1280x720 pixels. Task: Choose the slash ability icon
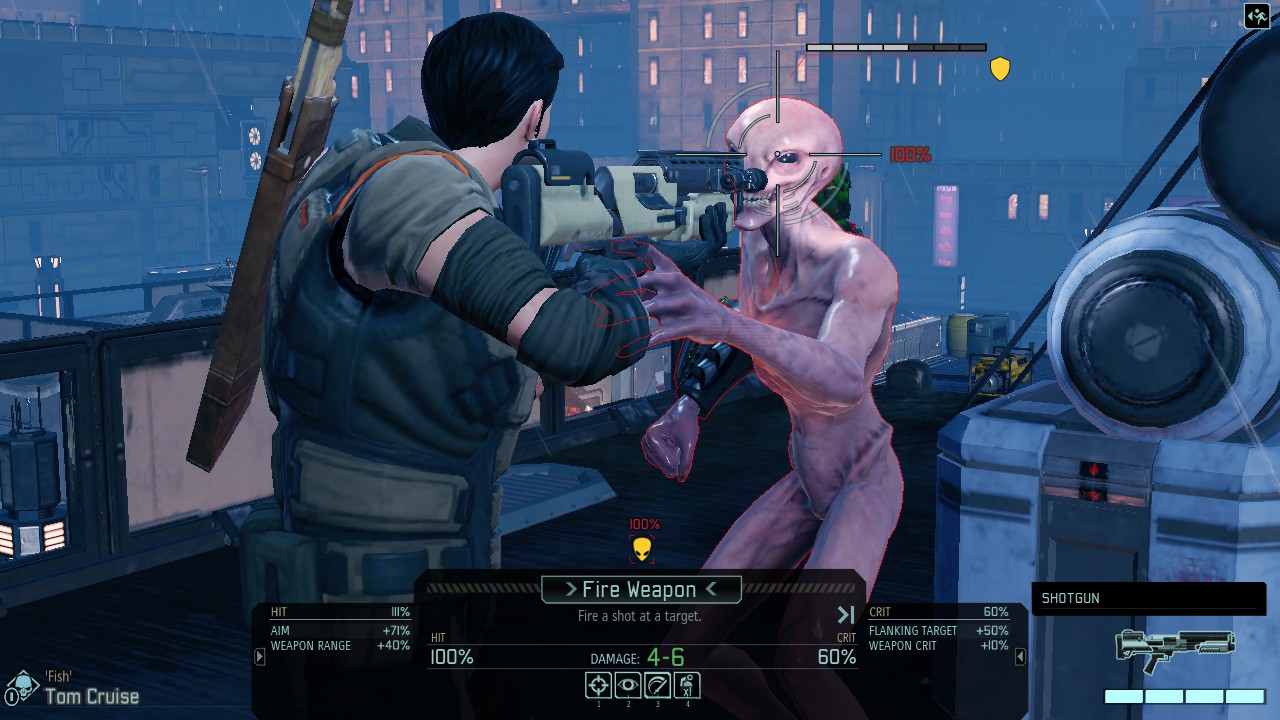(x=657, y=685)
